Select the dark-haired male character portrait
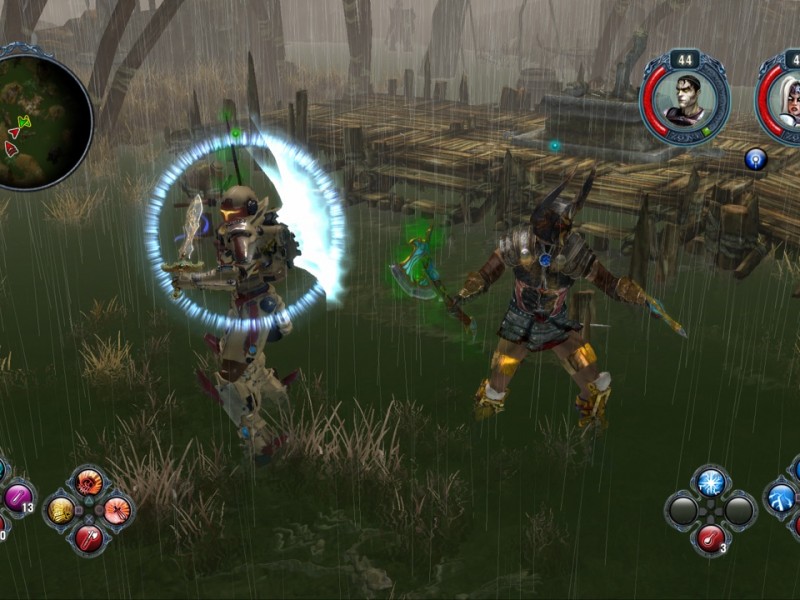 point(685,101)
